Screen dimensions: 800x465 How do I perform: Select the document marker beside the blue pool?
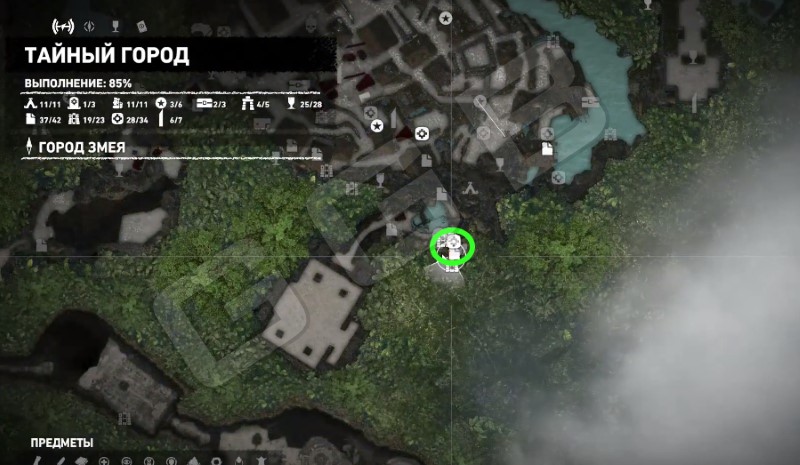(x=548, y=149)
